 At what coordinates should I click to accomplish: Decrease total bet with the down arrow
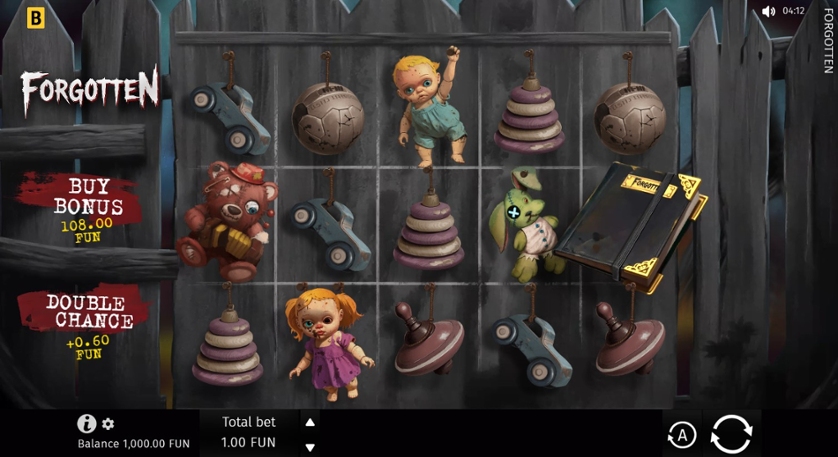(x=310, y=447)
